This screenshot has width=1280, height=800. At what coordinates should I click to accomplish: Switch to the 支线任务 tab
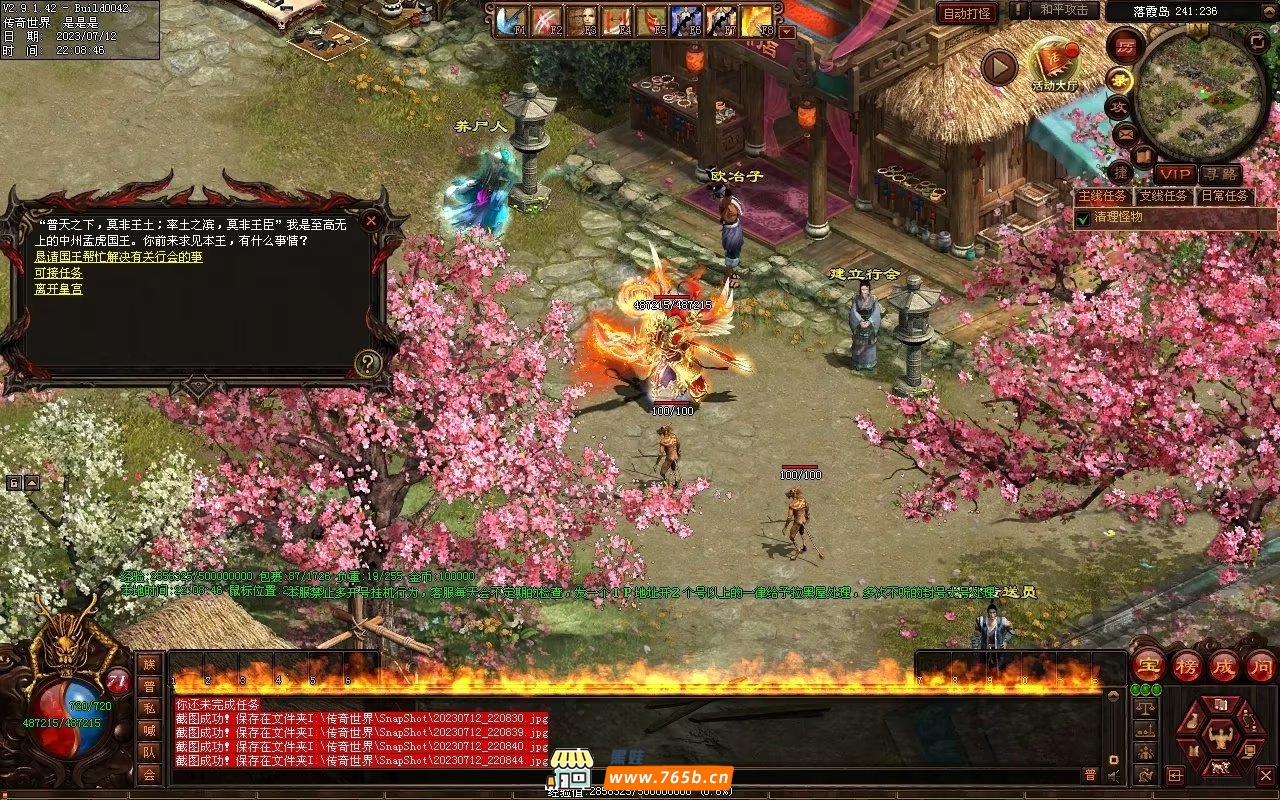click(x=1165, y=196)
